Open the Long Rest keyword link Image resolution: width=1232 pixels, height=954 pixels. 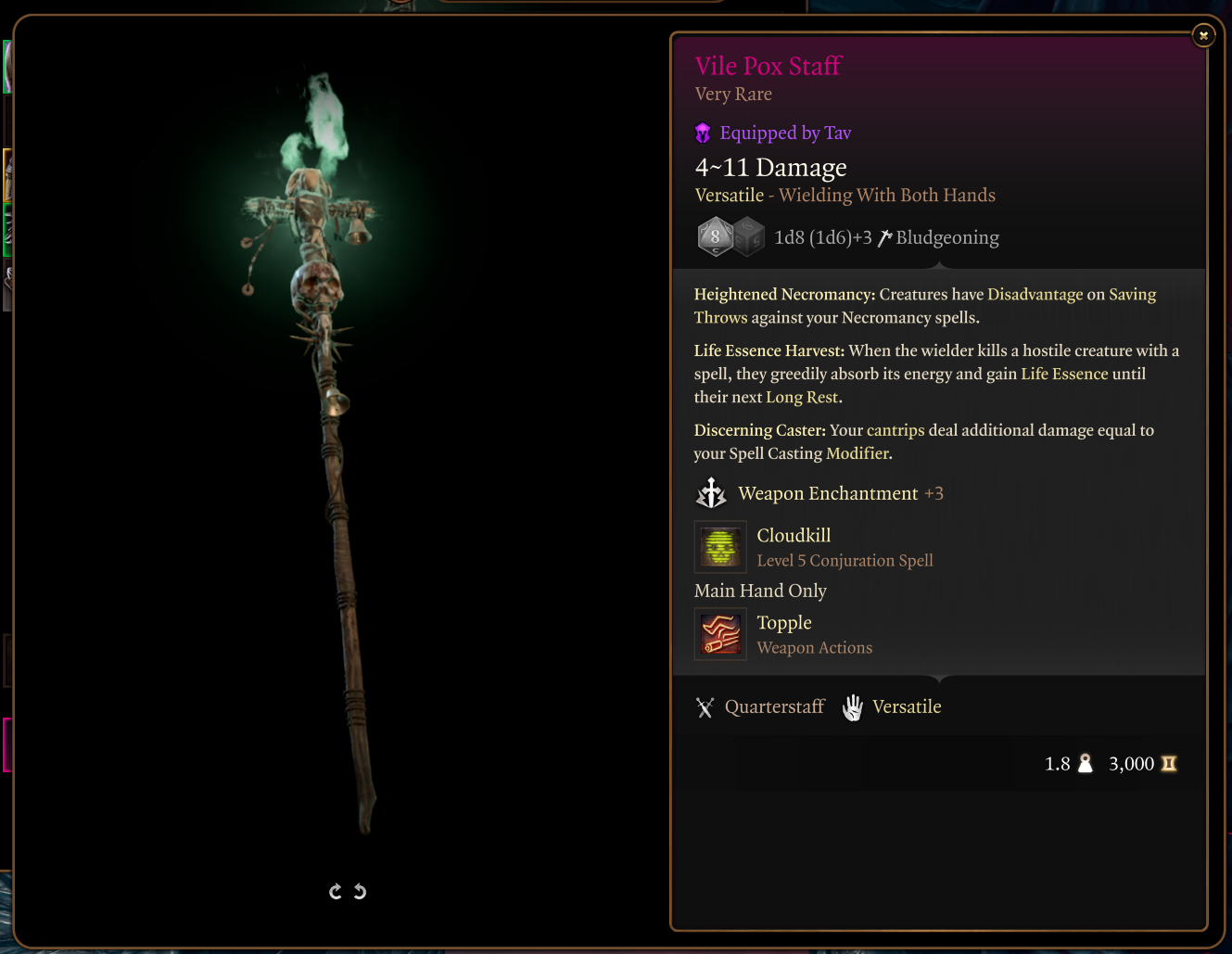pyautogui.click(x=801, y=398)
